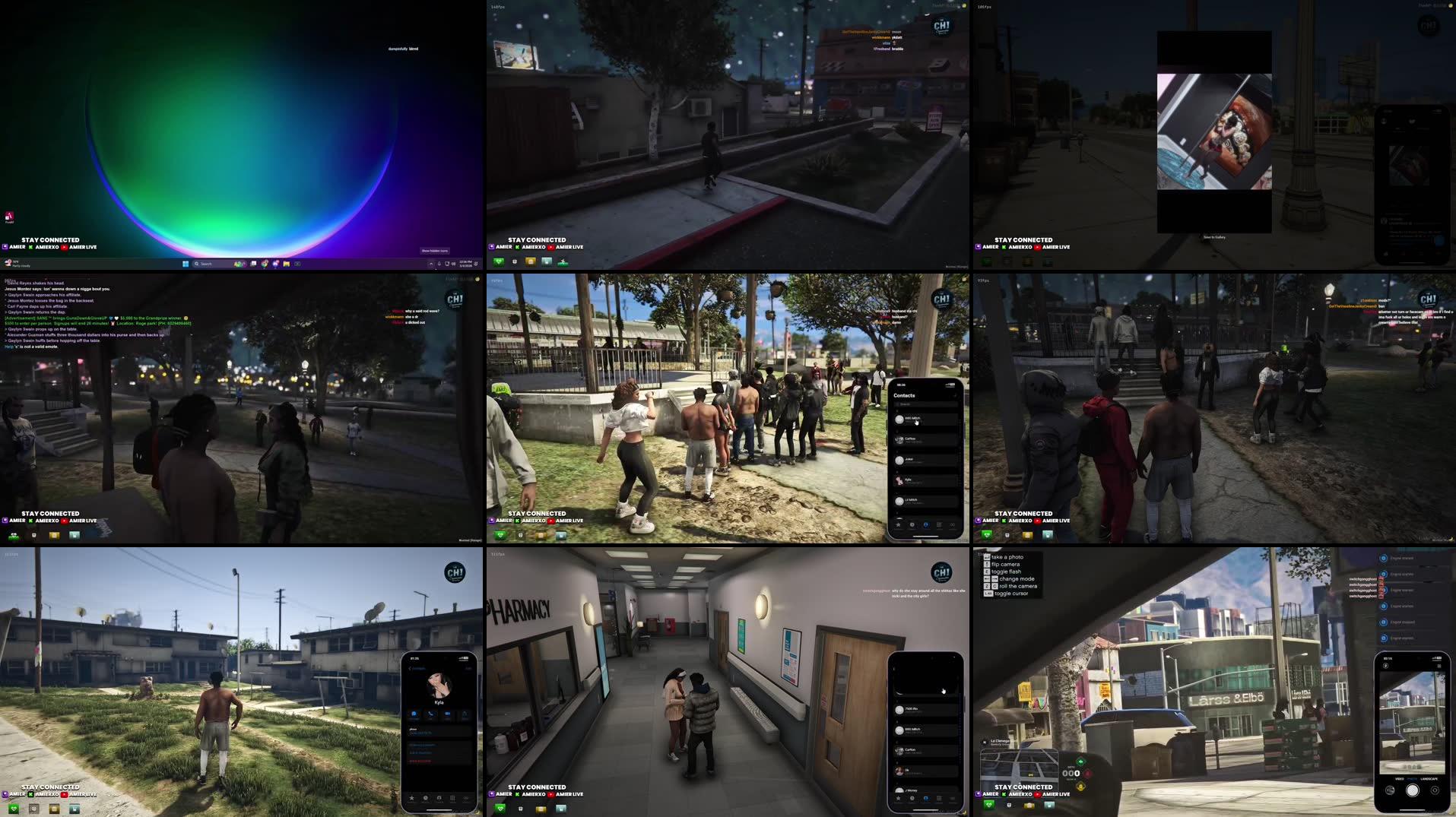Expand hidden icons with the taskbar chevron
This screenshot has height=817, width=1456.
tap(432, 264)
